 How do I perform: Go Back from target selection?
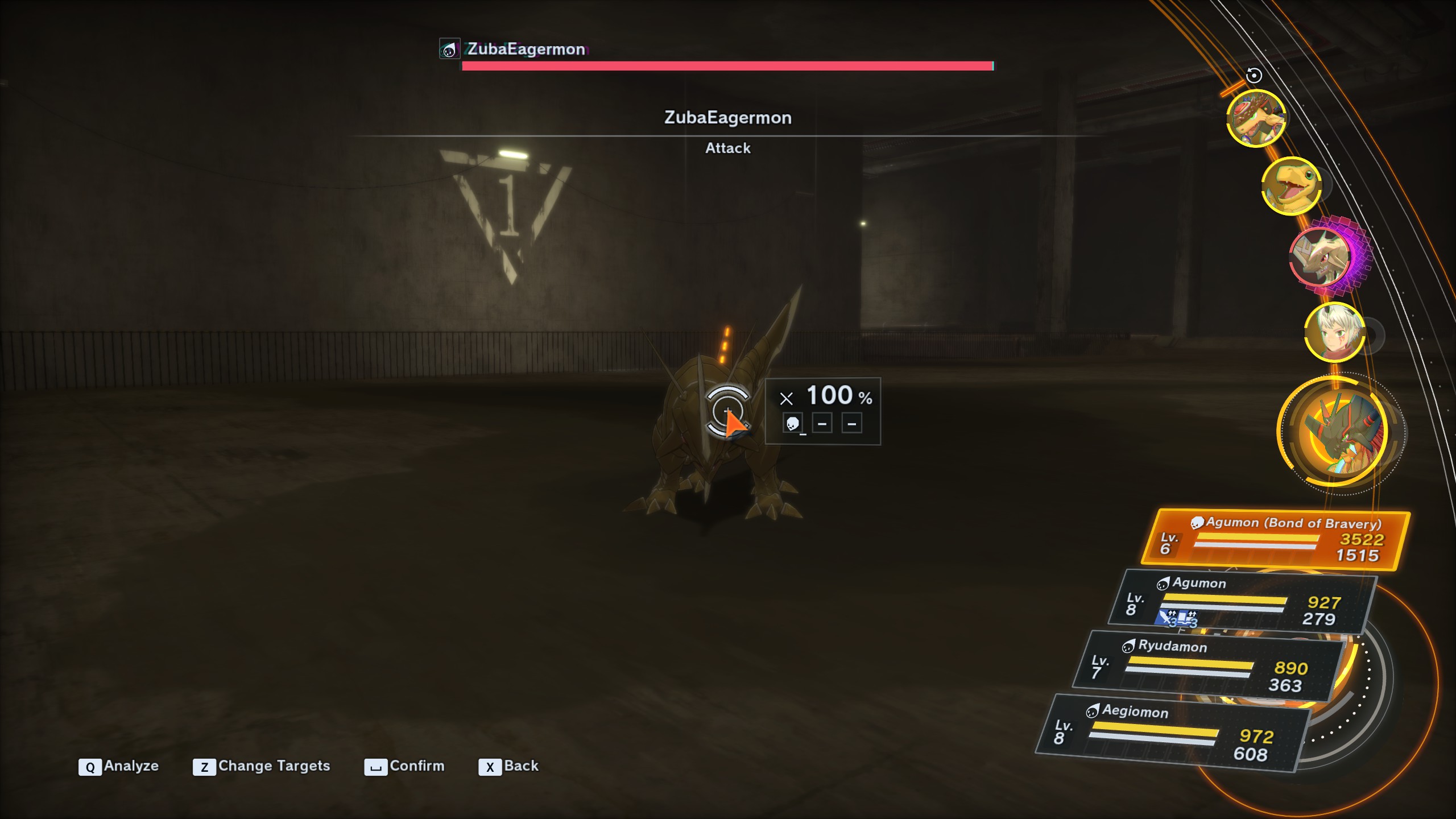[x=508, y=766]
